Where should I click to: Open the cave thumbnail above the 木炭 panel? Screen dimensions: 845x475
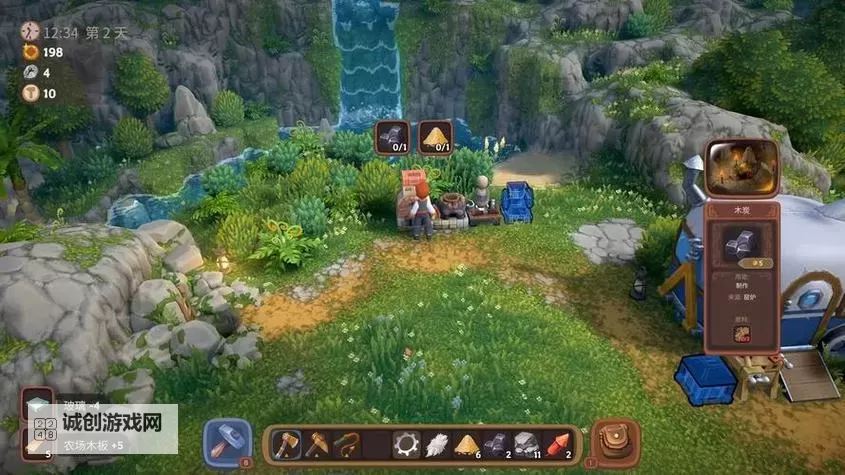click(x=742, y=167)
